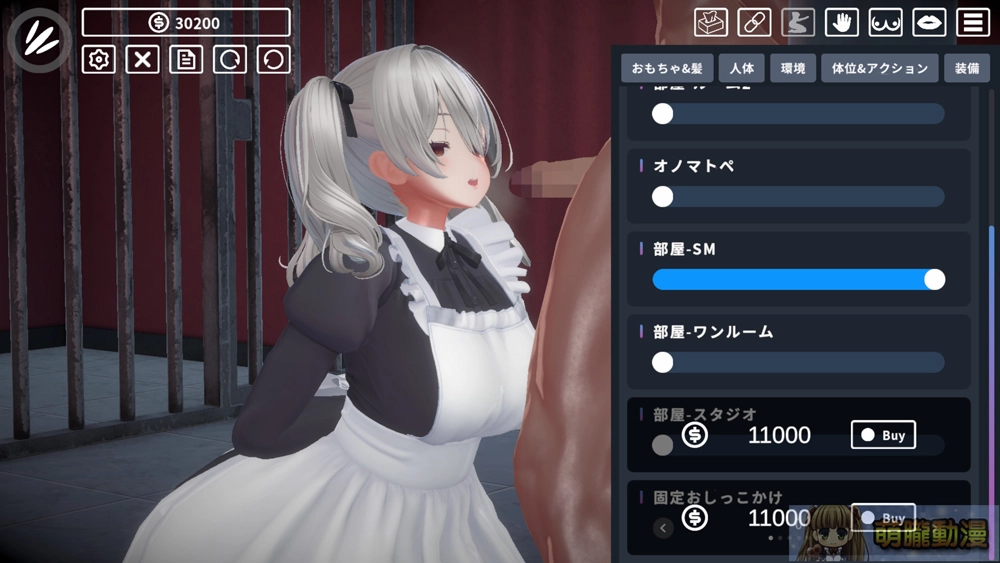Open the 体位&アクション tab
The width and height of the screenshot is (1000, 563).
[880, 69]
